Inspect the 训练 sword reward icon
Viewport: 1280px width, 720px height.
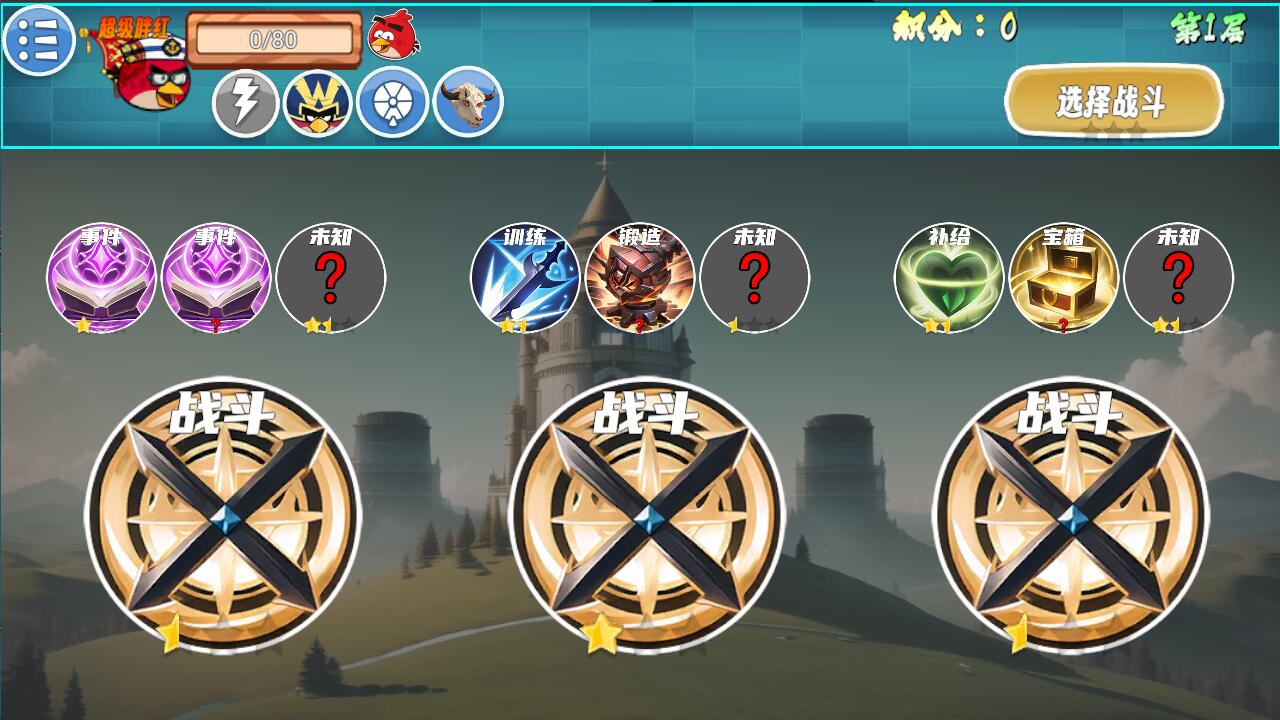click(x=525, y=278)
